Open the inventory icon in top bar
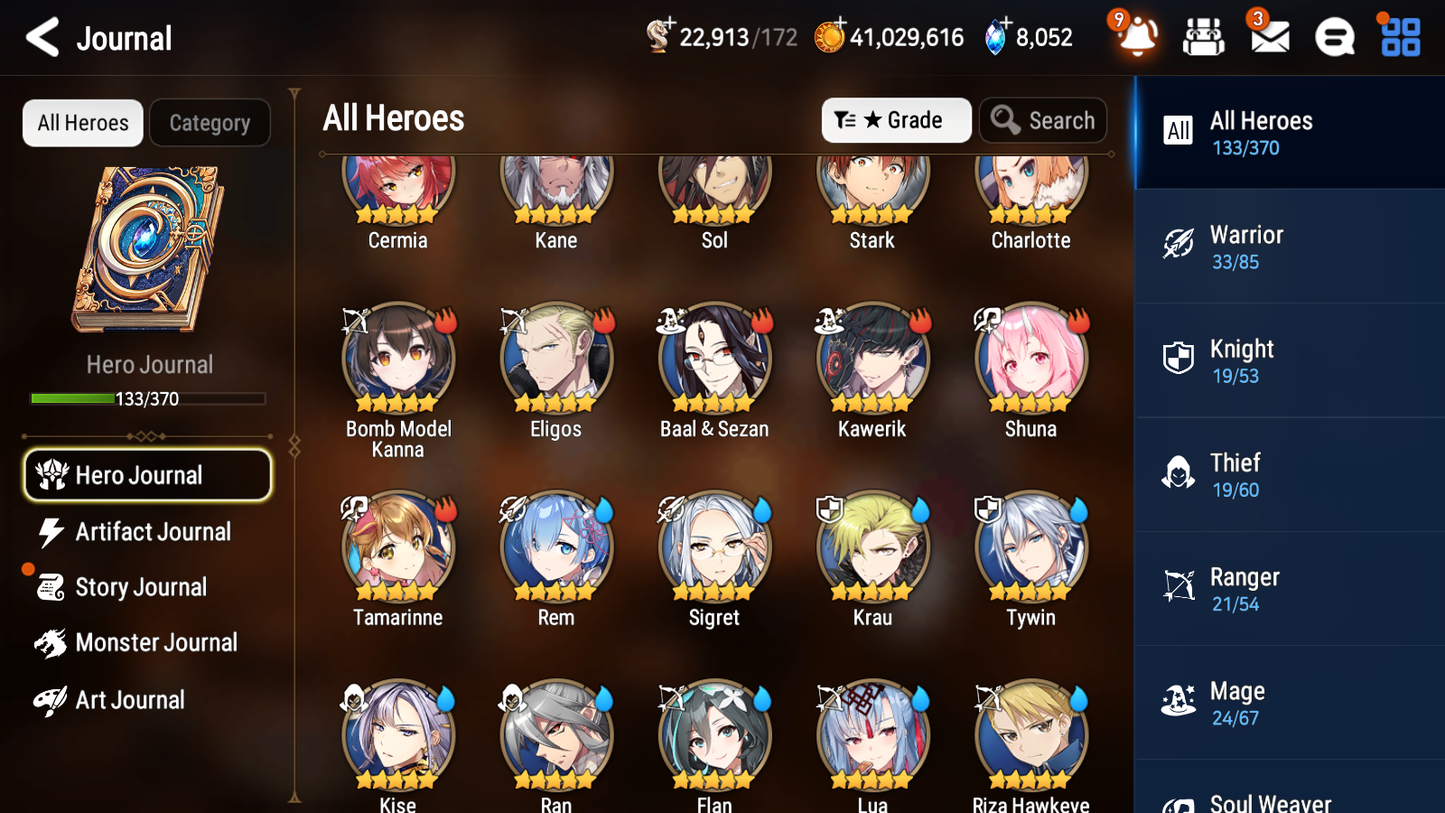Viewport: 1445px width, 813px height. coord(1203,36)
